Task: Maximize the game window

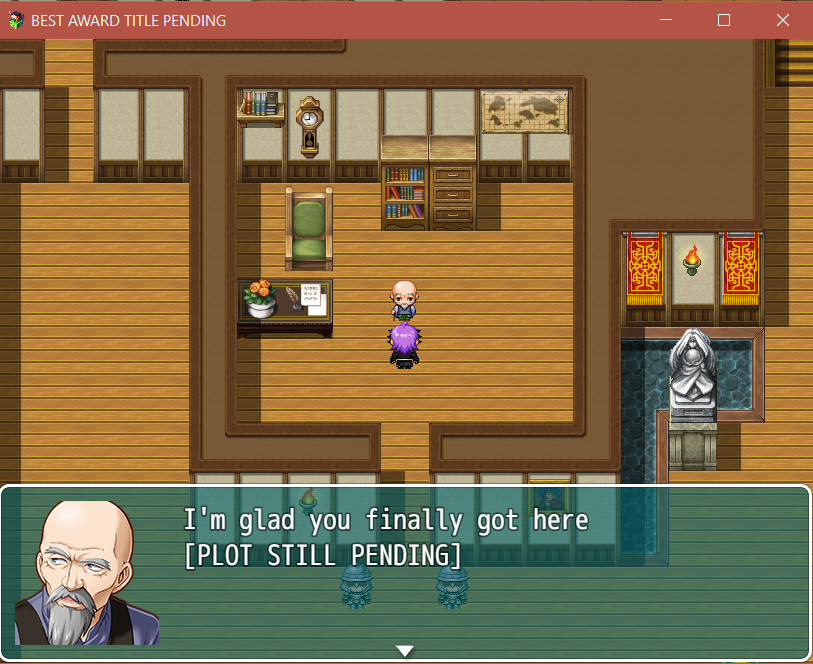Action: pyautogui.click(x=724, y=20)
